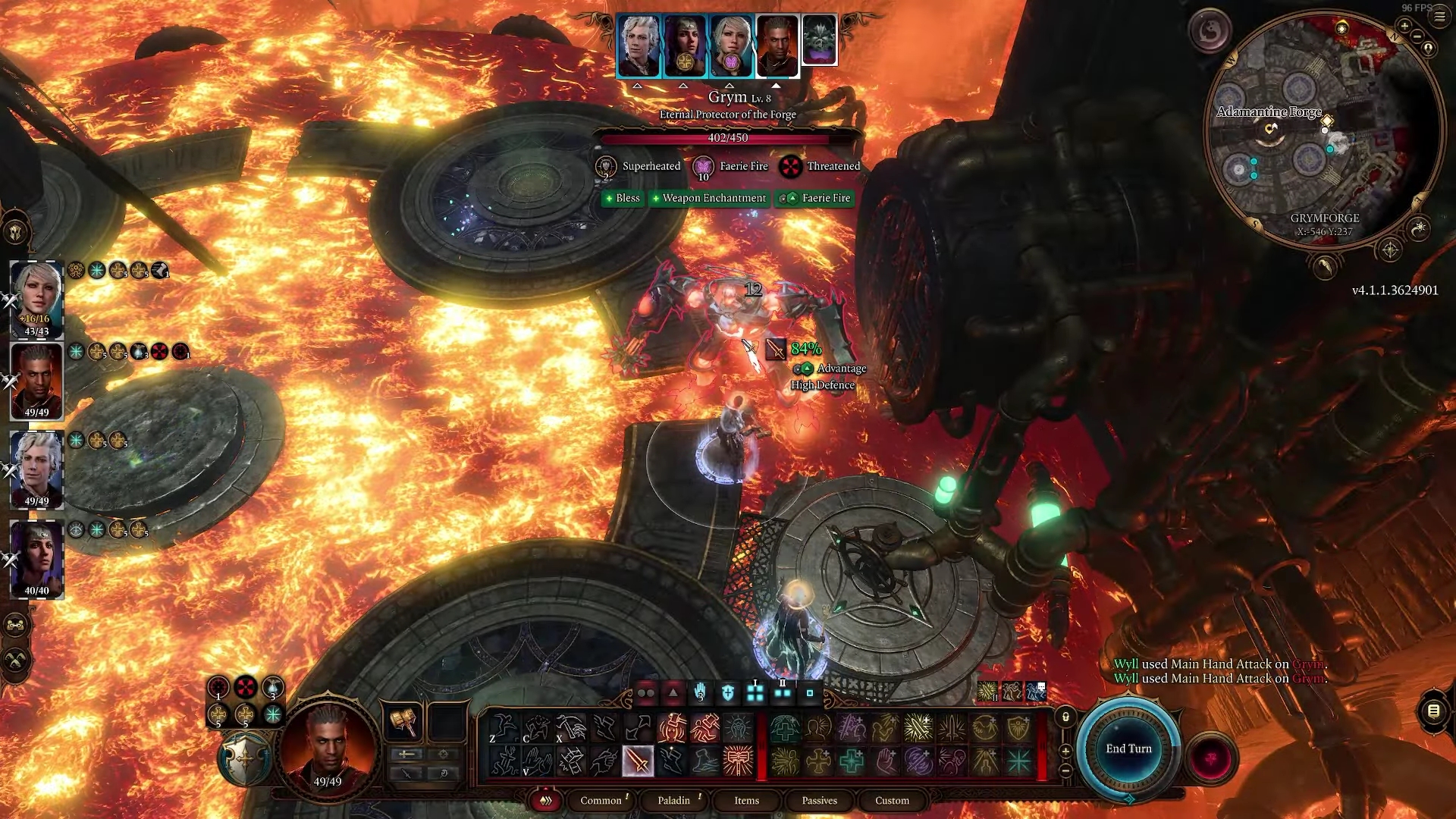Viewport: 1456px width, 819px height.
Task: Open the combat log panel
Action: (1433, 711)
